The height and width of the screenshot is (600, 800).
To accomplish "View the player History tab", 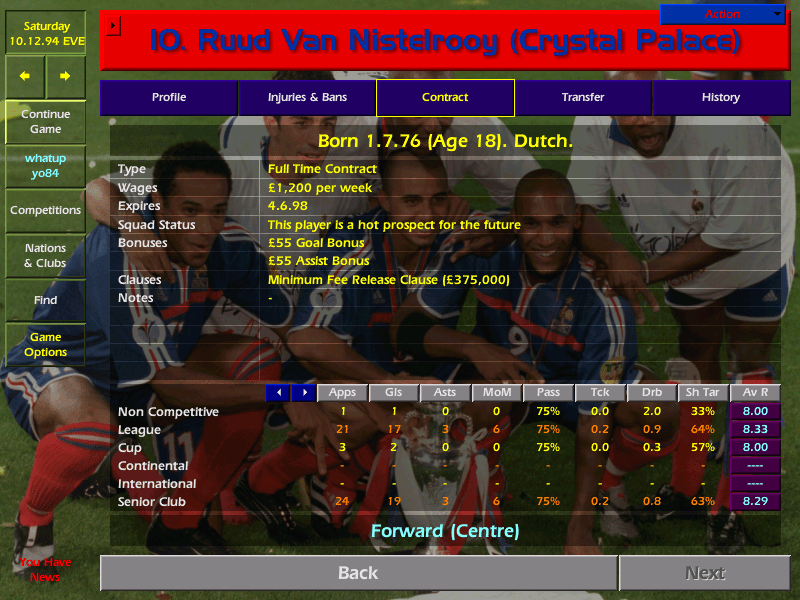I will click(x=721, y=98).
